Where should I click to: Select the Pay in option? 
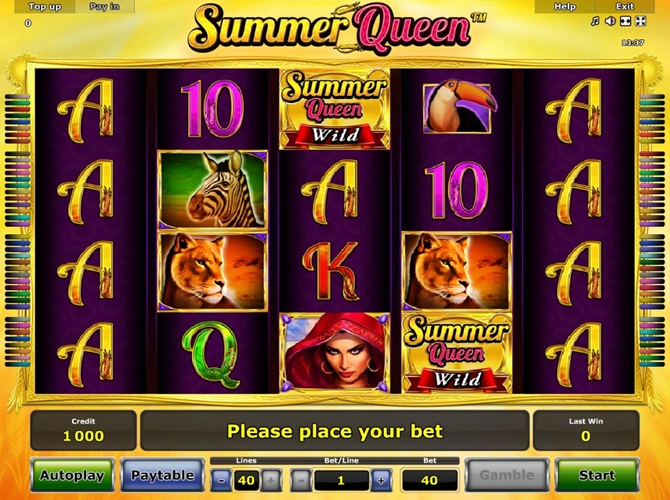105,7
